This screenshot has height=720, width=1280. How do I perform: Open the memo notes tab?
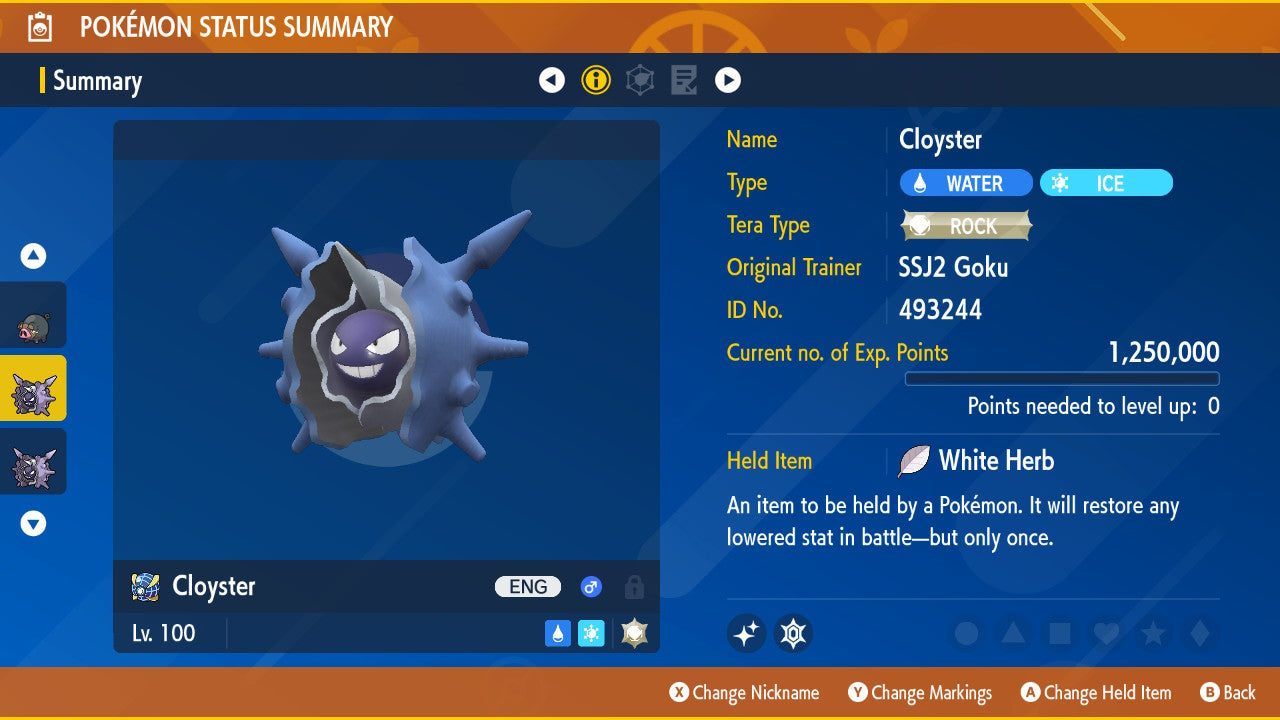pos(684,80)
